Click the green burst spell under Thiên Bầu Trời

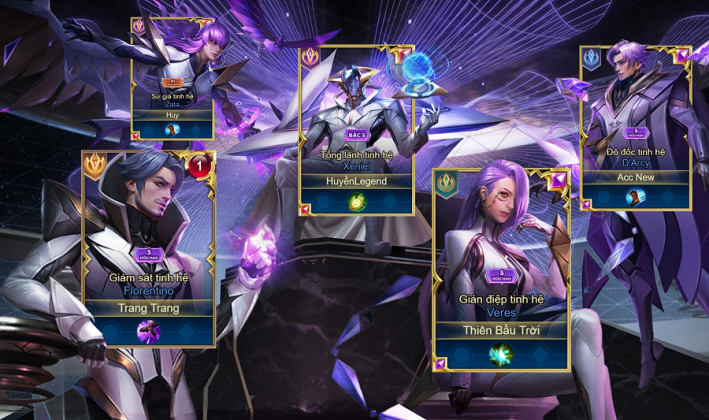[x=501, y=354]
